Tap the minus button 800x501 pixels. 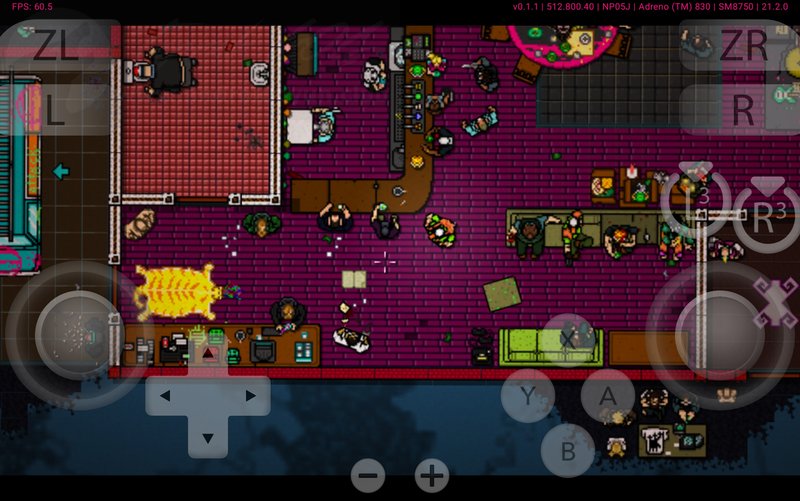coord(368,476)
